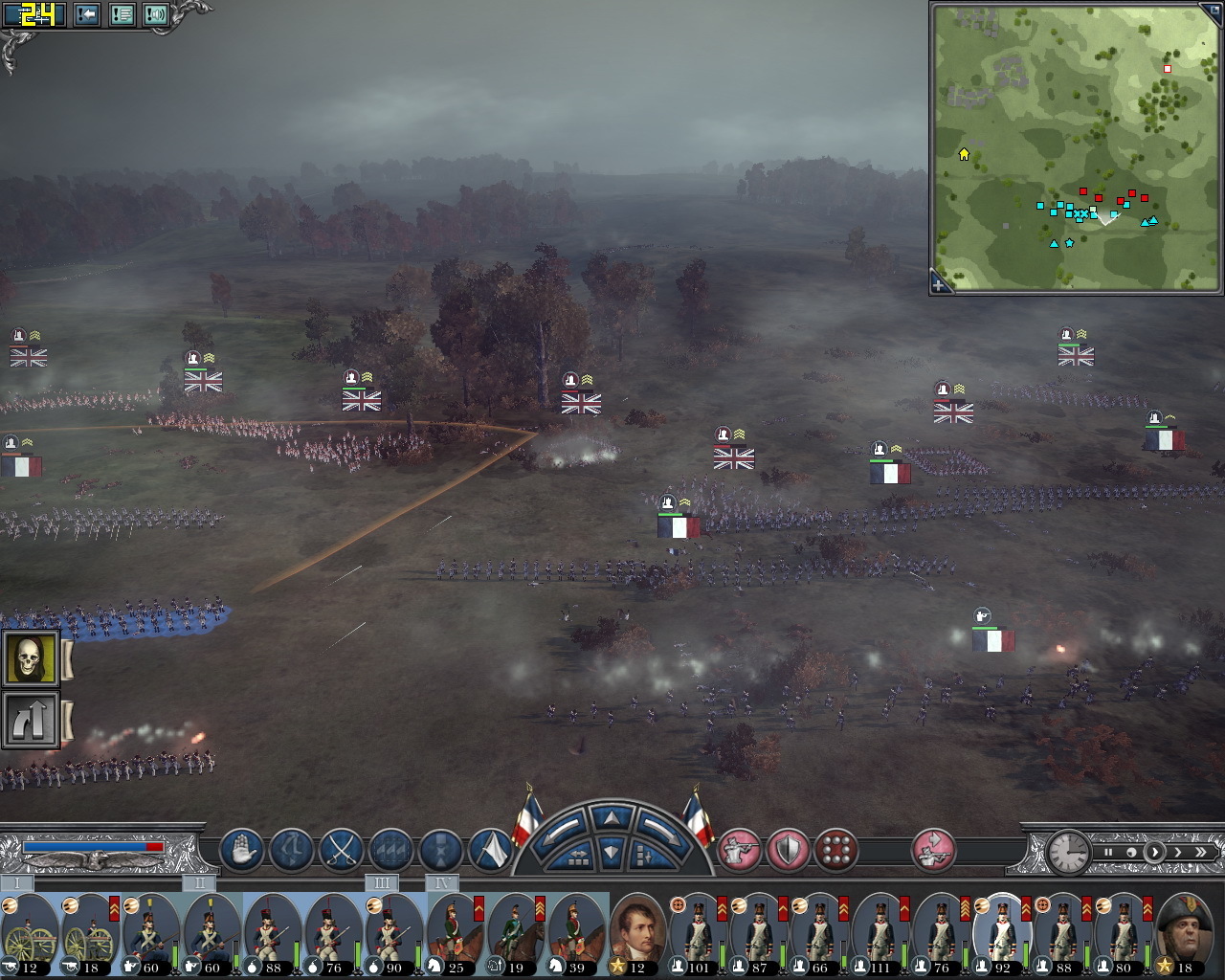Open the unit formations dots button

tap(836, 850)
